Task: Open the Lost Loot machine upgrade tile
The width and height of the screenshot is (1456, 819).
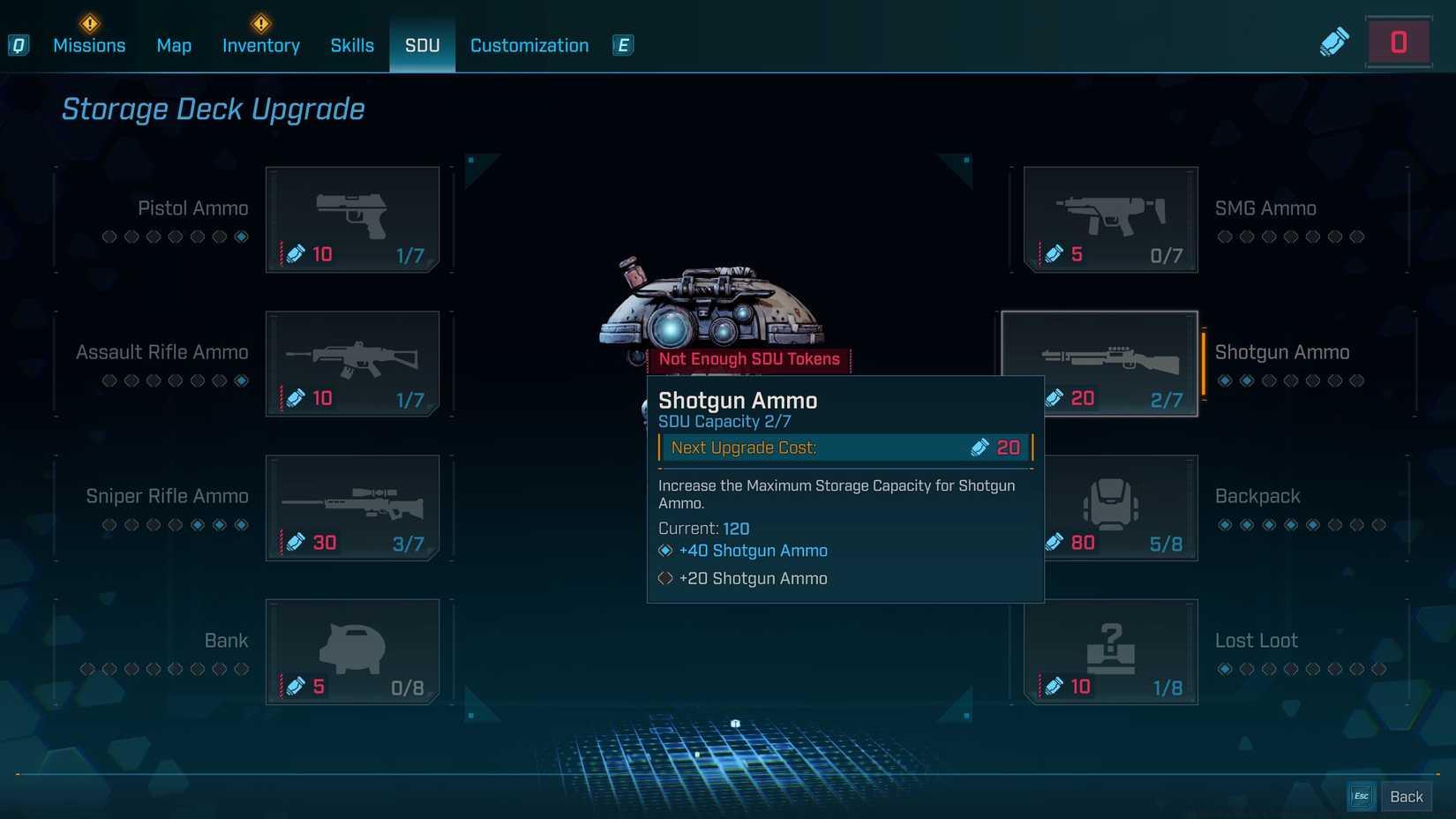Action: [1110, 651]
